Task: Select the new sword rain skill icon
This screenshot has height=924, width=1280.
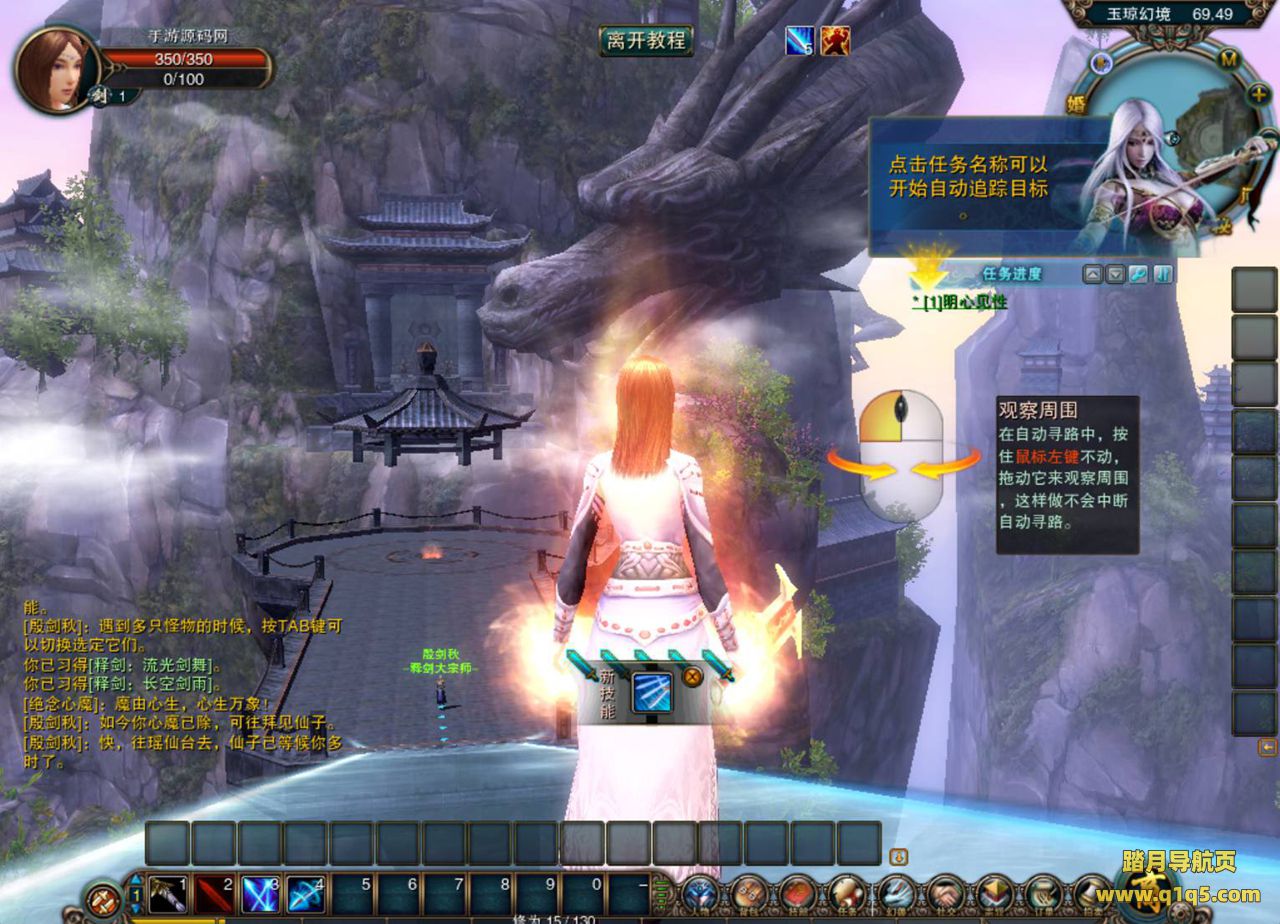Action: pos(652,692)
